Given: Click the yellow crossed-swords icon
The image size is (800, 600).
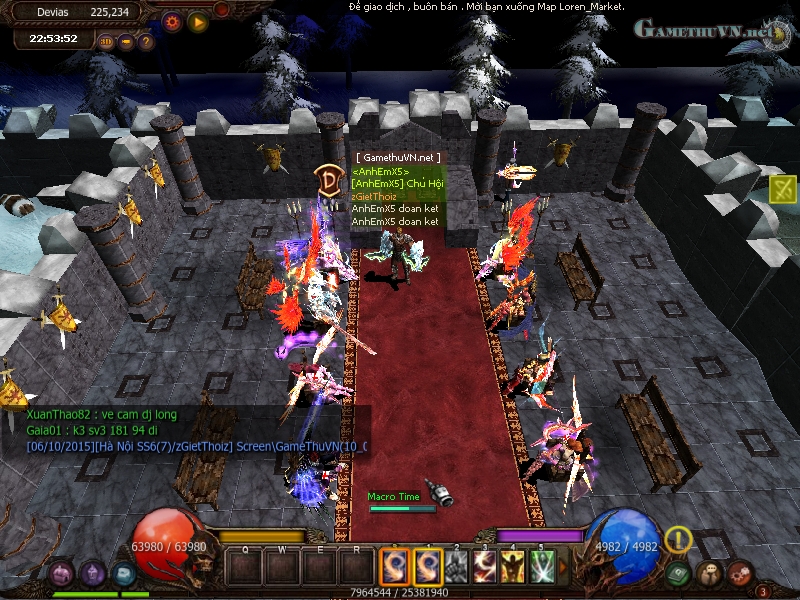Looking at the screenshot, I should 784,188.
